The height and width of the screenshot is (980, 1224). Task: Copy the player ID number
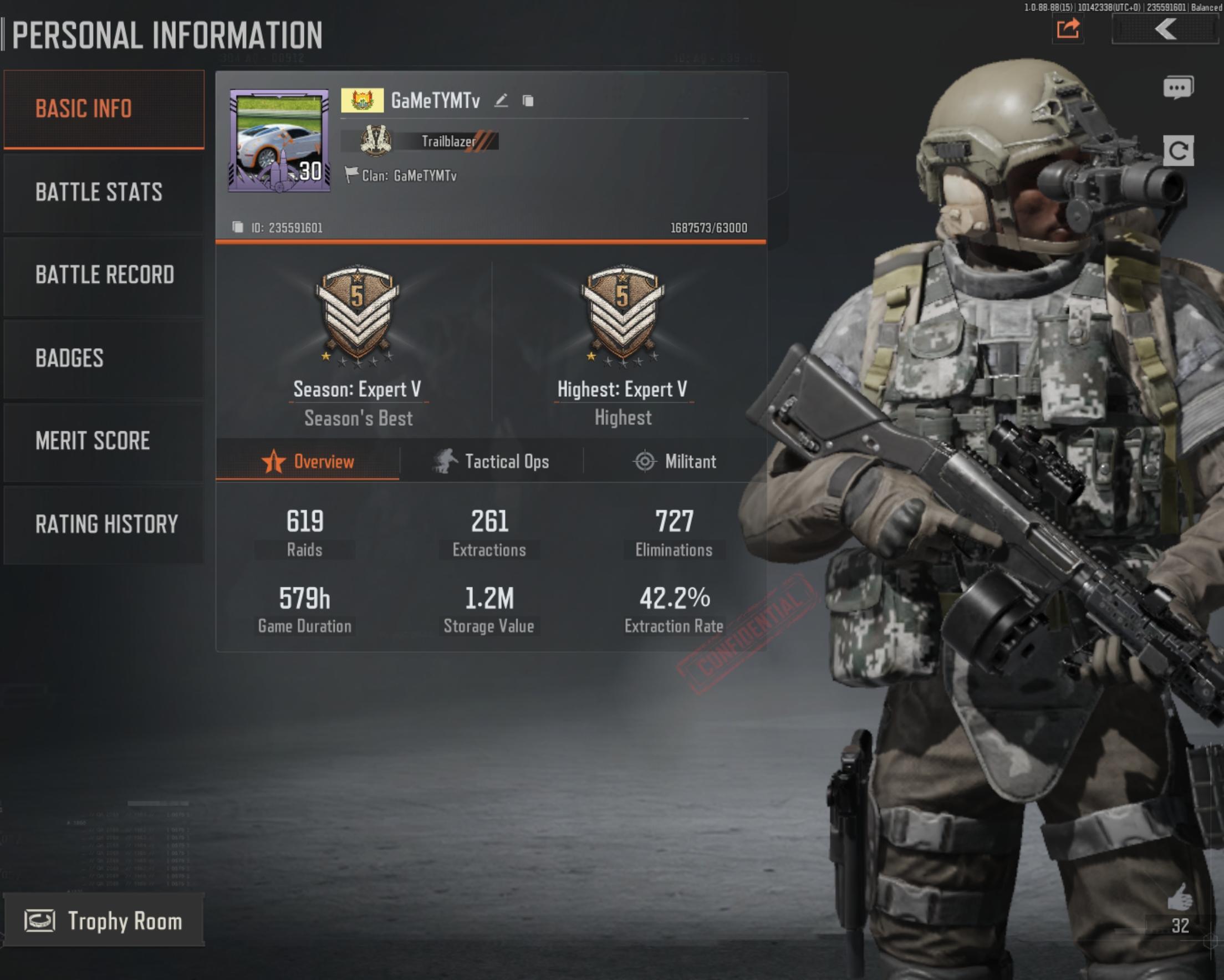tap(238, 228)
